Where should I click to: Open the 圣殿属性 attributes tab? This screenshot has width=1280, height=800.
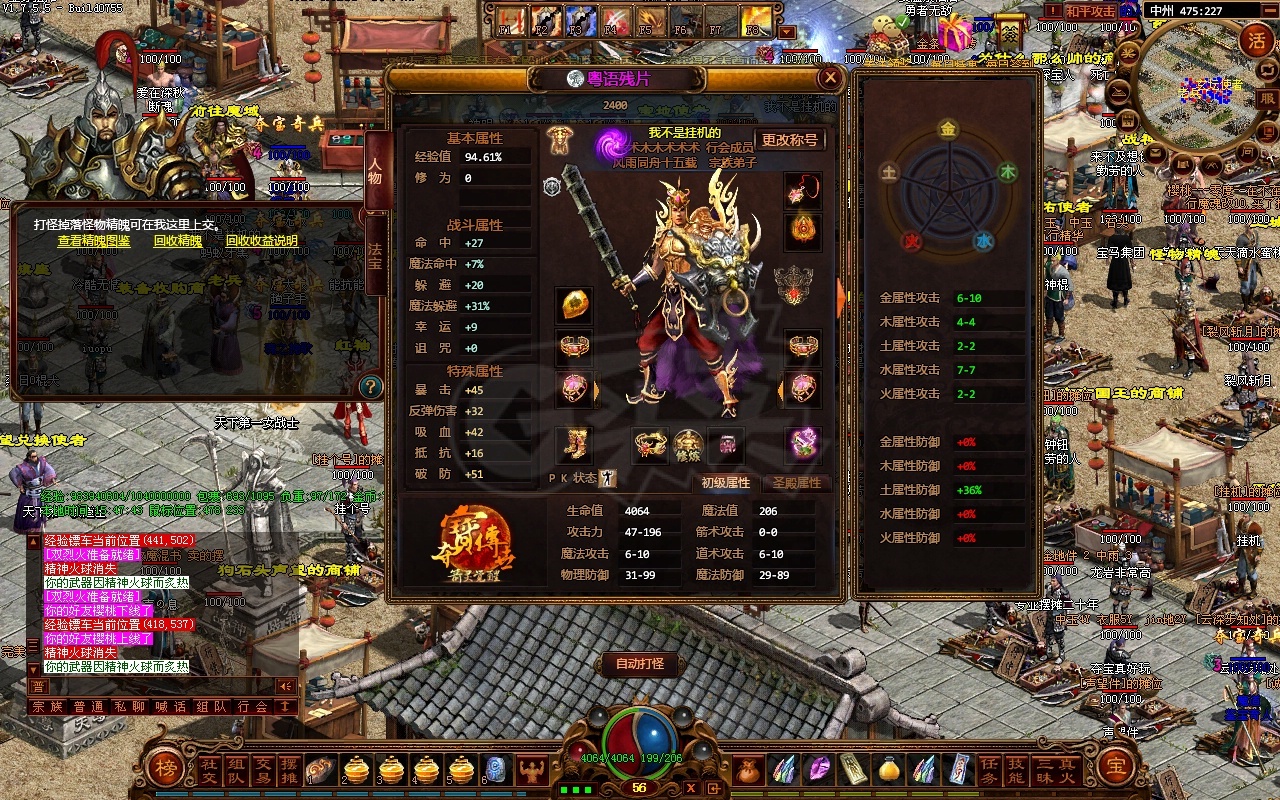pyautogui.click(x=796, y=483)
